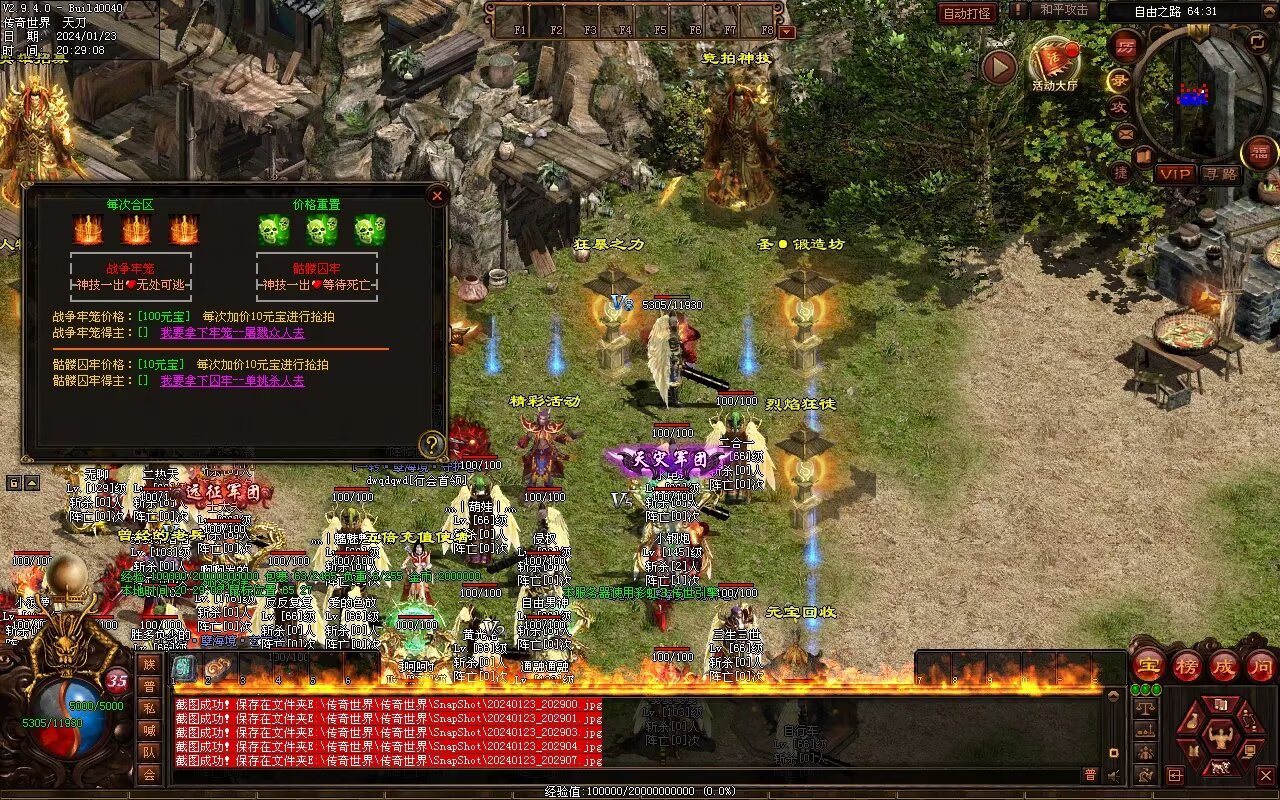Viewport: 1280px width, 800px height.
Task: Toggle the 自动打怪 auto-fight button
Action: (x=967, y=13)
